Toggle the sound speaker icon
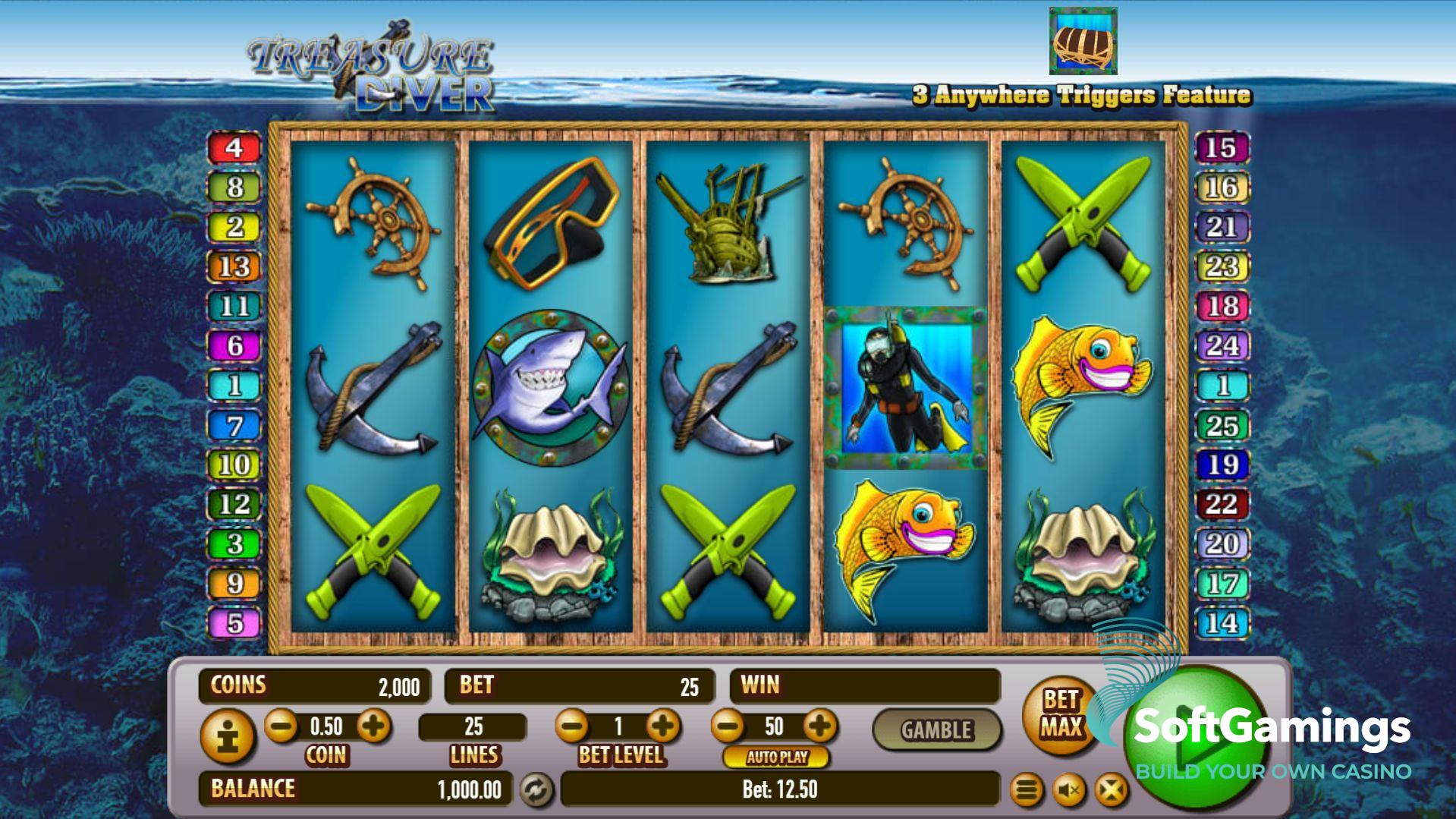 pyautogui.click(x=1068, y=791)
